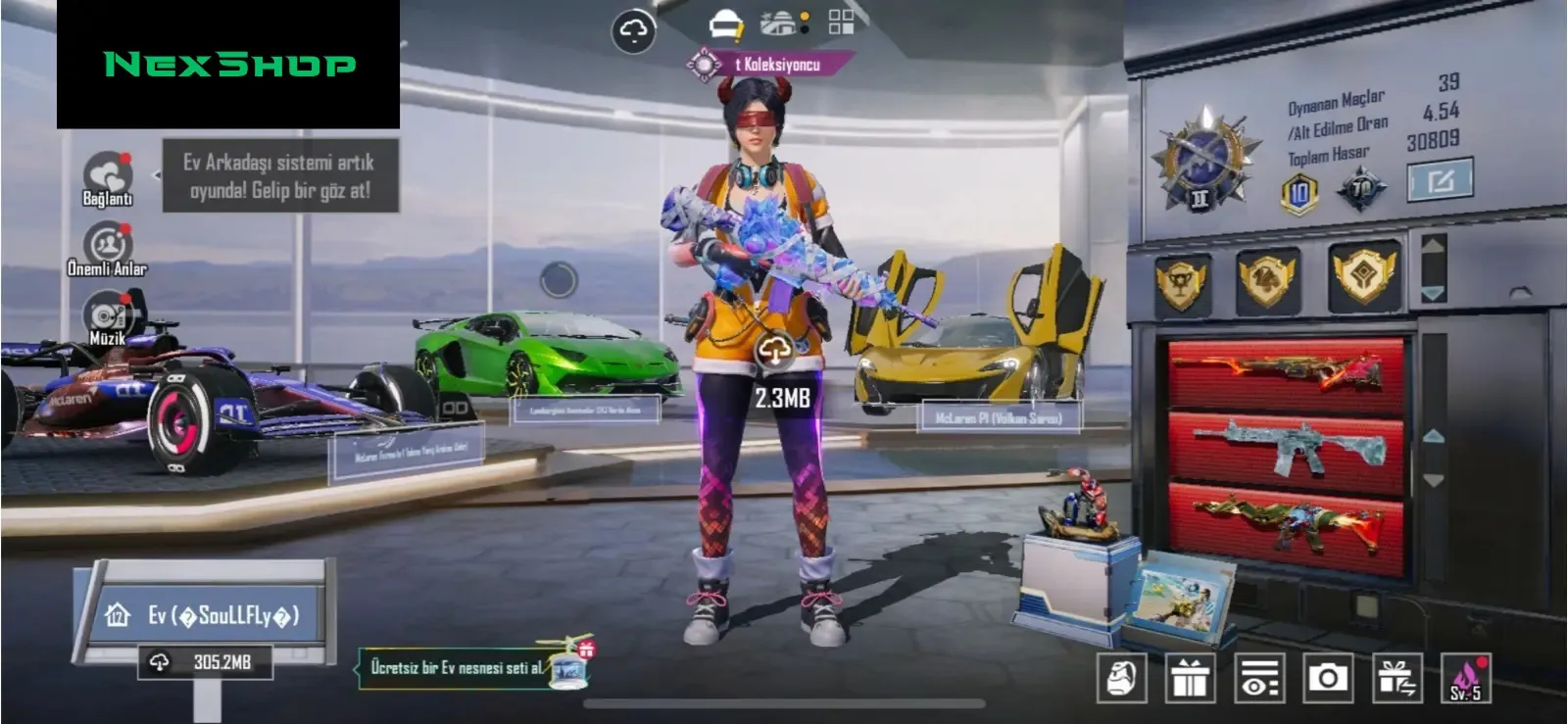Select the trophy cup achievement badge

click(x=1182, y=282)
